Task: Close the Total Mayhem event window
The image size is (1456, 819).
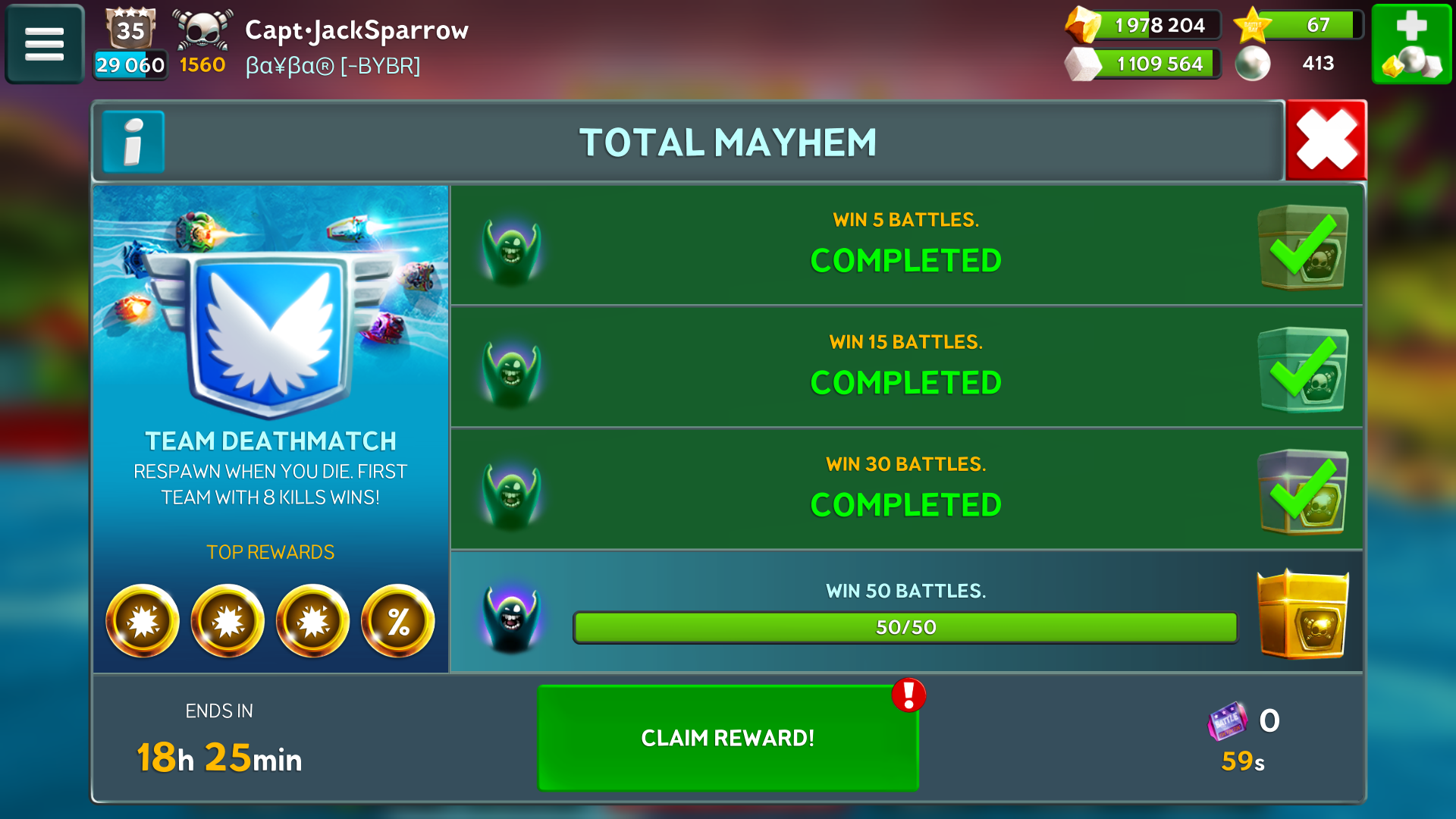Action: (1326, 140)
